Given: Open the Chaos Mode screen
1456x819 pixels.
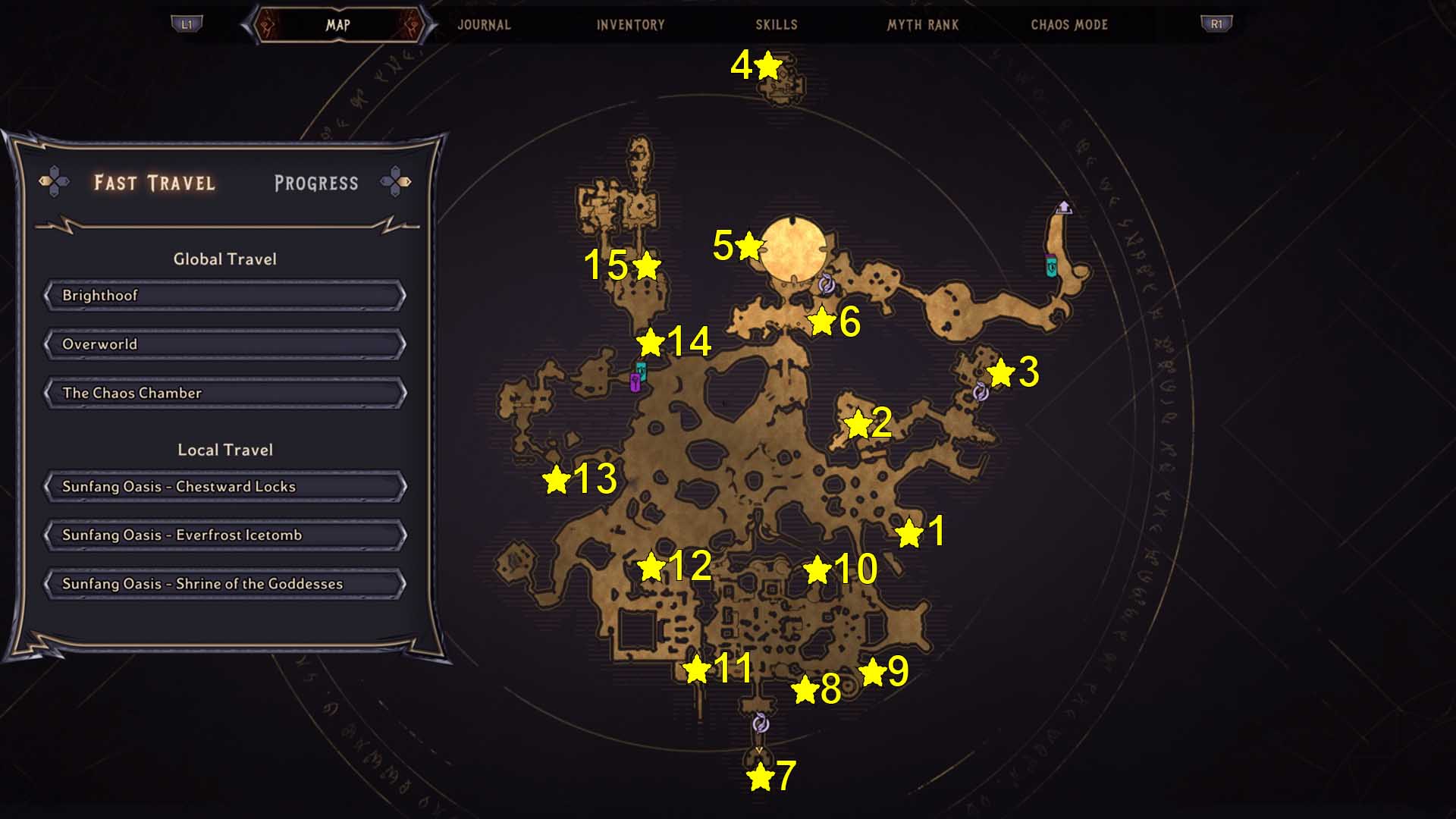Looking at the screenshot, I should pyautogui.click(x=1069, y=24).
